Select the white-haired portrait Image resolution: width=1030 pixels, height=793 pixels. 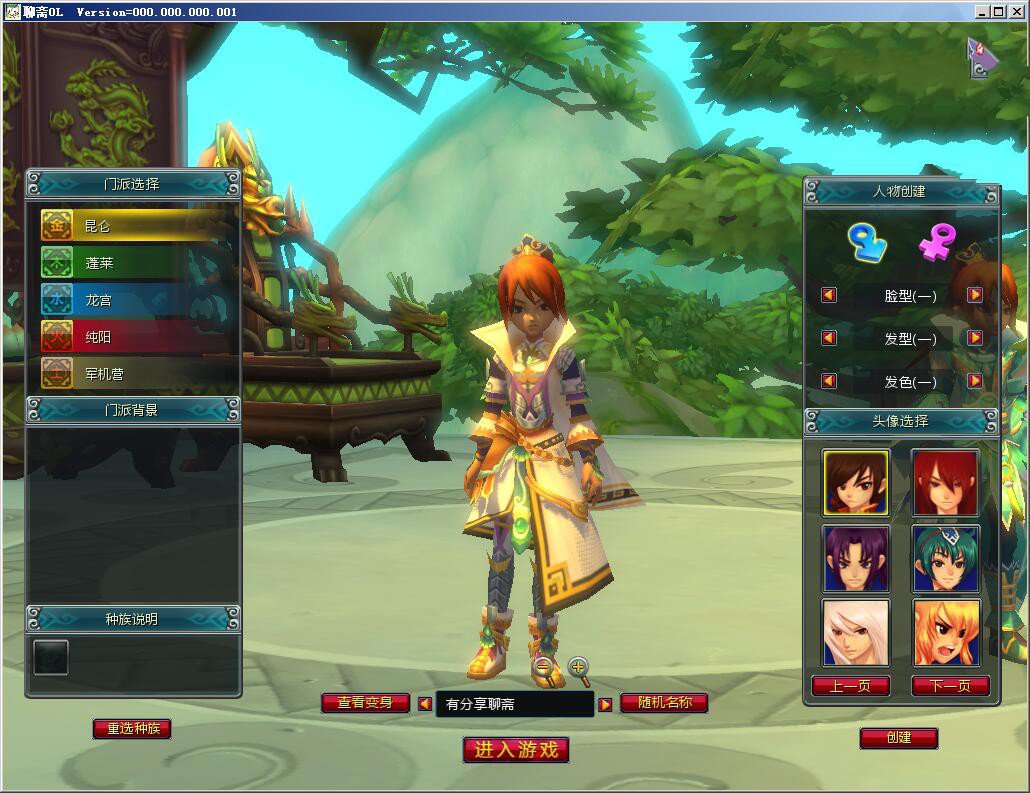click(855, 632)
